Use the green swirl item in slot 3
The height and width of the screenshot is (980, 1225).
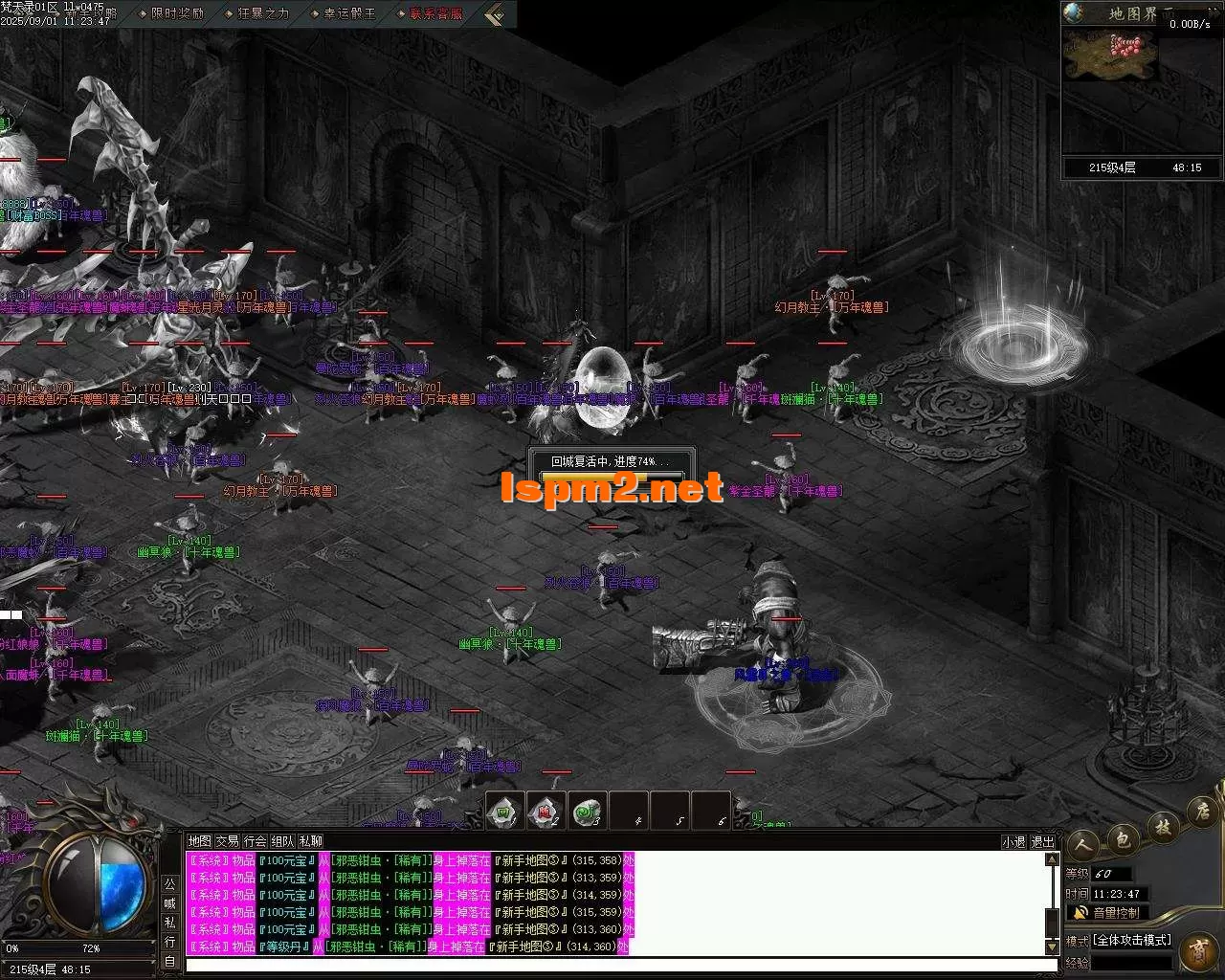pyautogui.click(x=587, y=811)
